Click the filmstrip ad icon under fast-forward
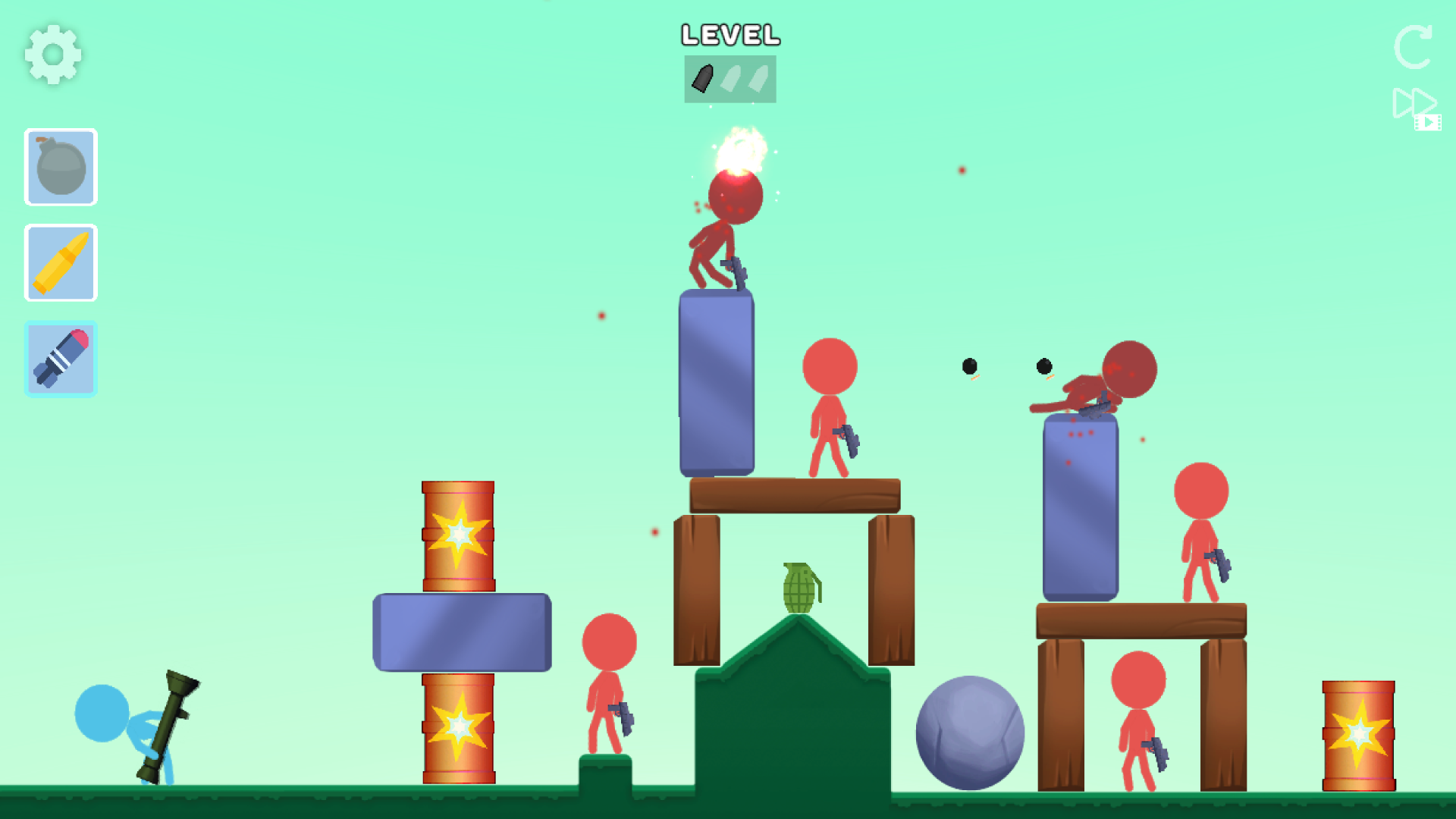1456x819 pixels. (x=1428, y=124)
